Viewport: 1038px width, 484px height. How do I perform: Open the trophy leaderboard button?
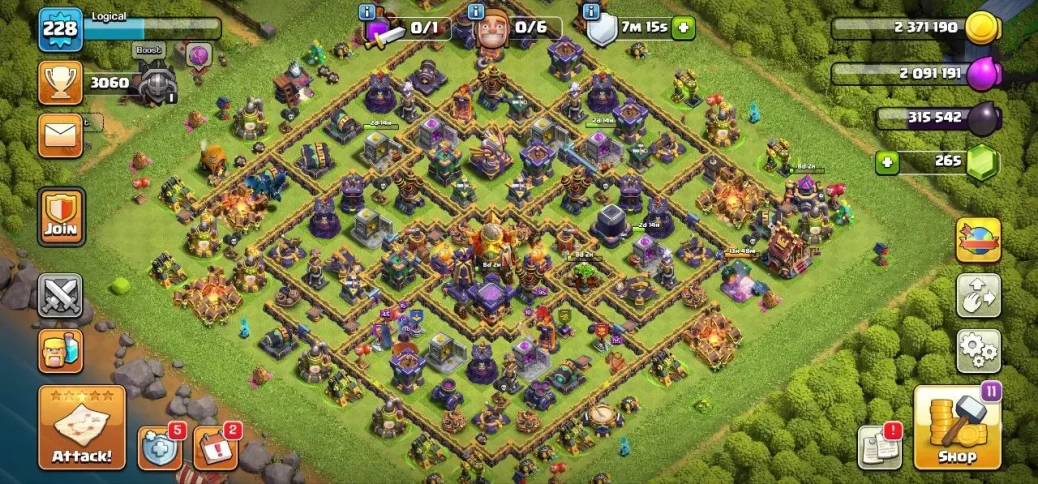pos(60,83)
